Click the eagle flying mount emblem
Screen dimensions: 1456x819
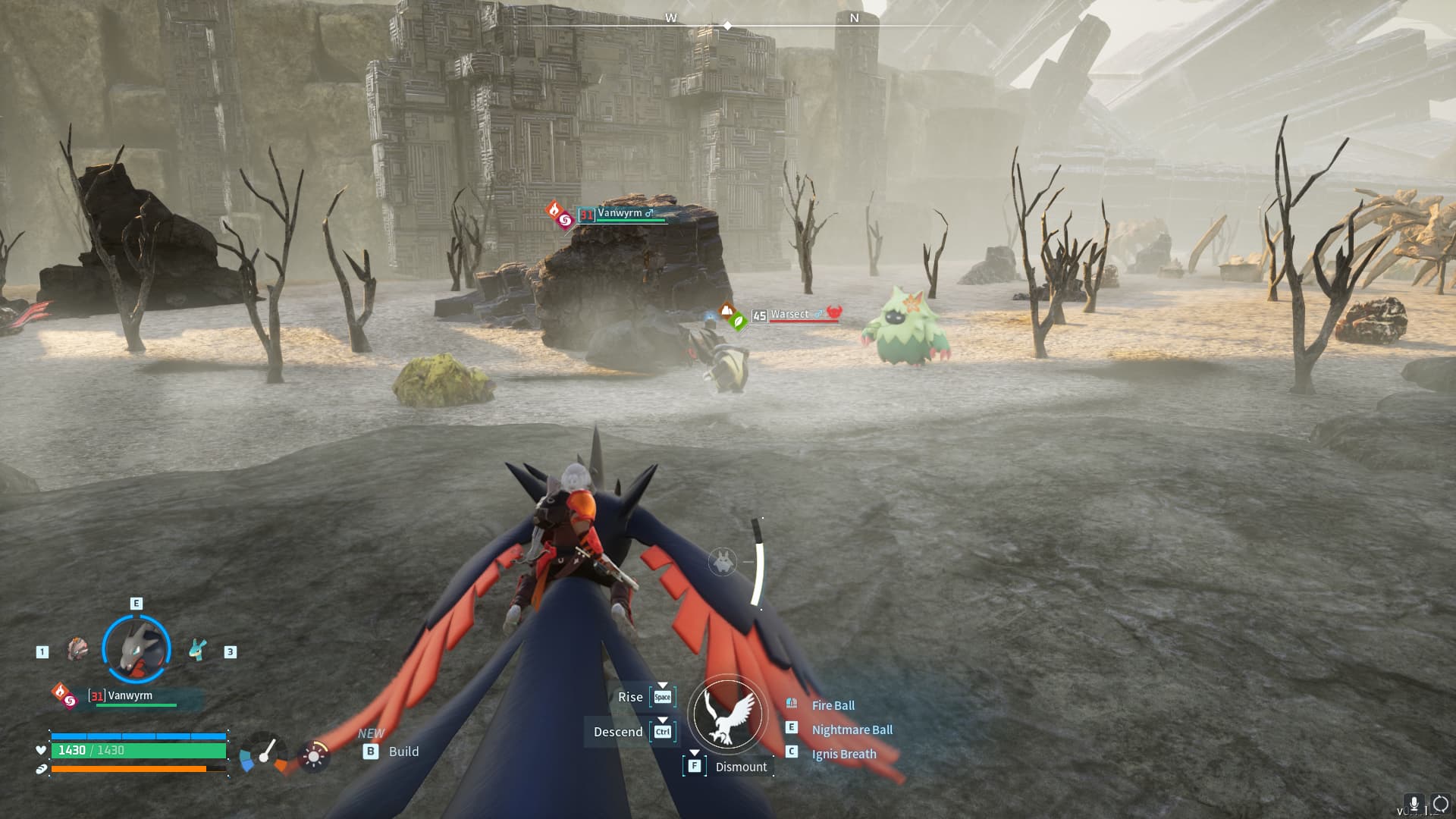(x=728, y=715)
